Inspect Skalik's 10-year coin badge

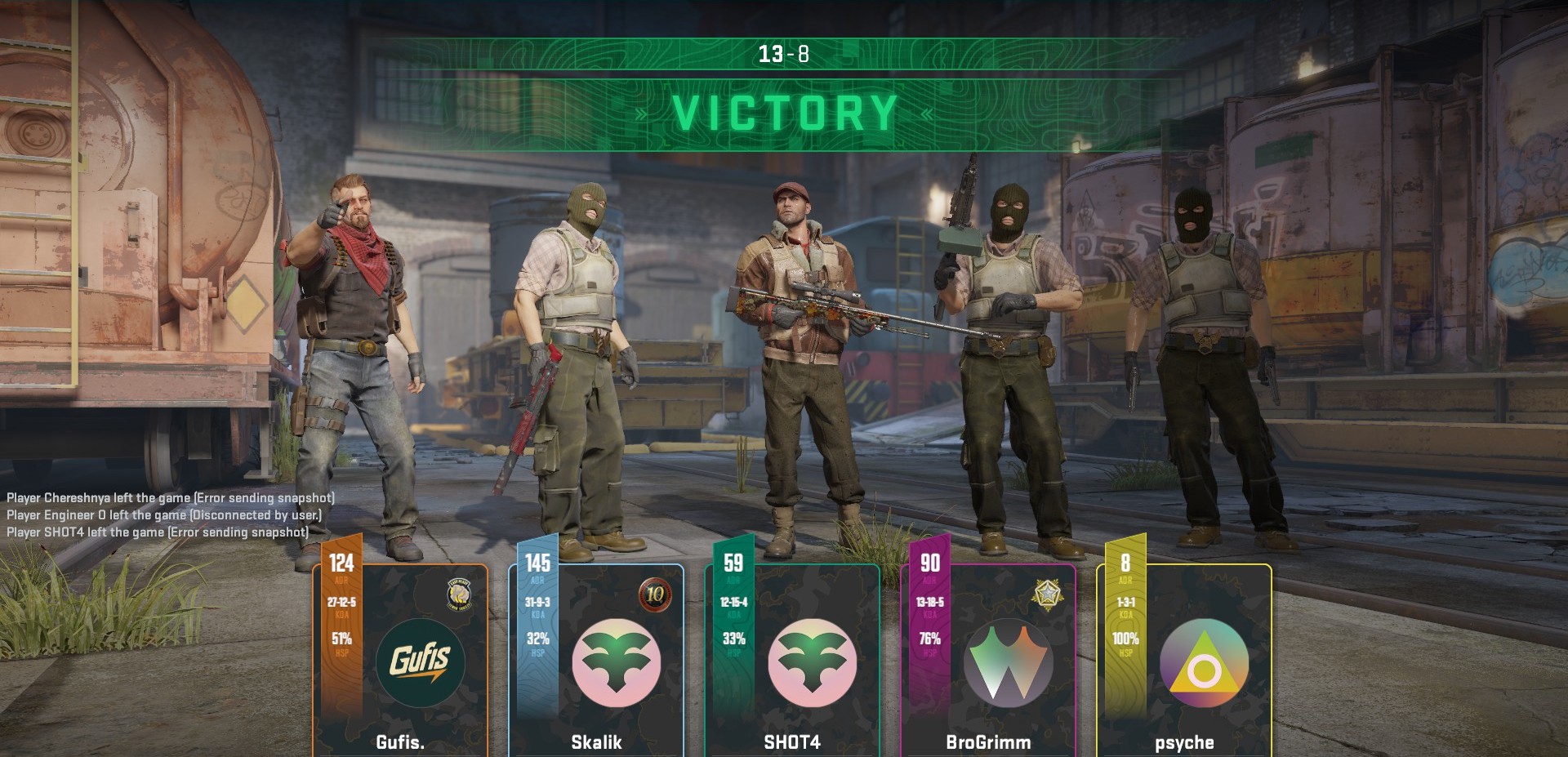click(655, 594)
